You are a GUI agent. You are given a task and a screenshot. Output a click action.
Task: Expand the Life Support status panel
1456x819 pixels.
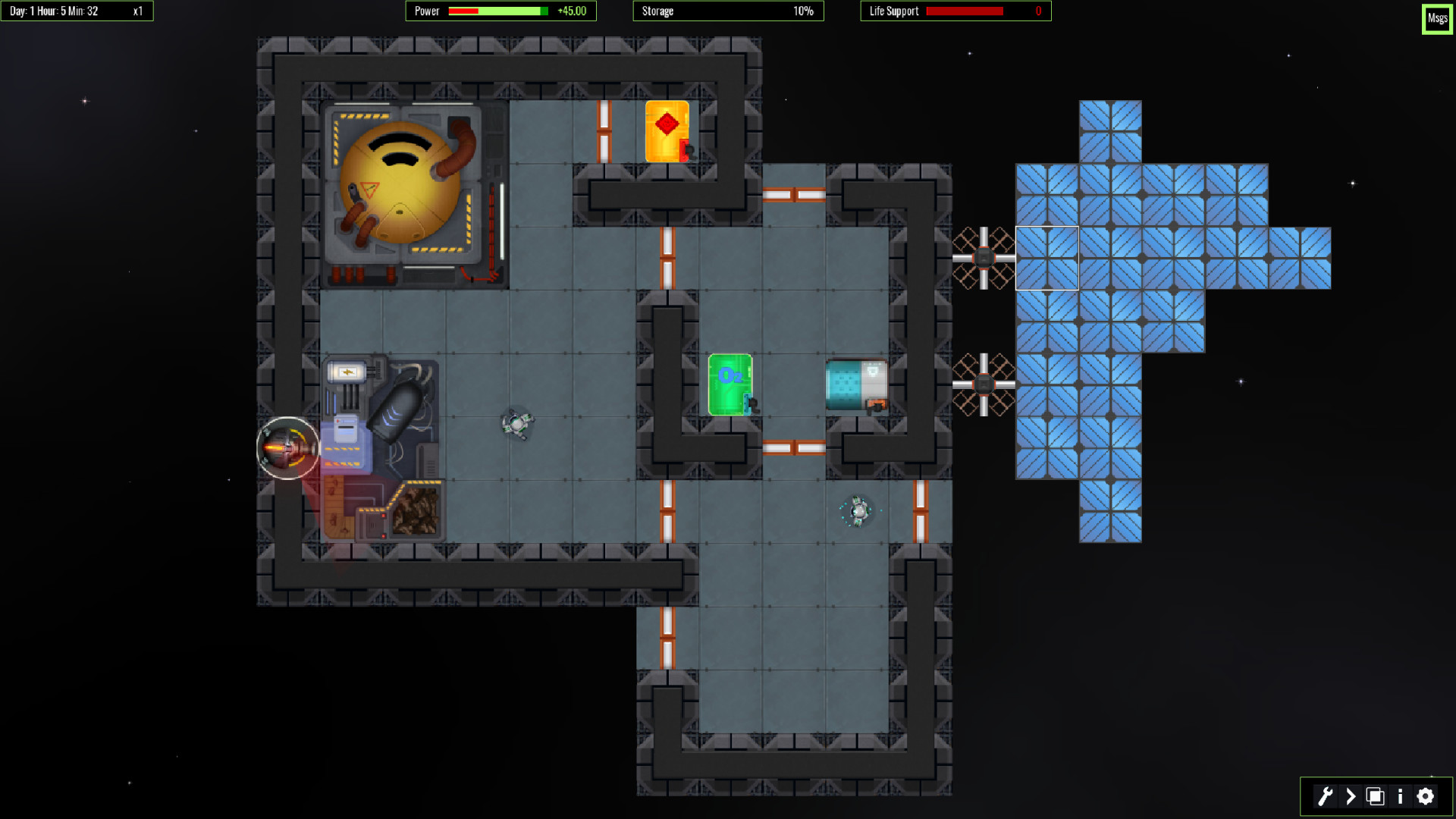point(955,11)
